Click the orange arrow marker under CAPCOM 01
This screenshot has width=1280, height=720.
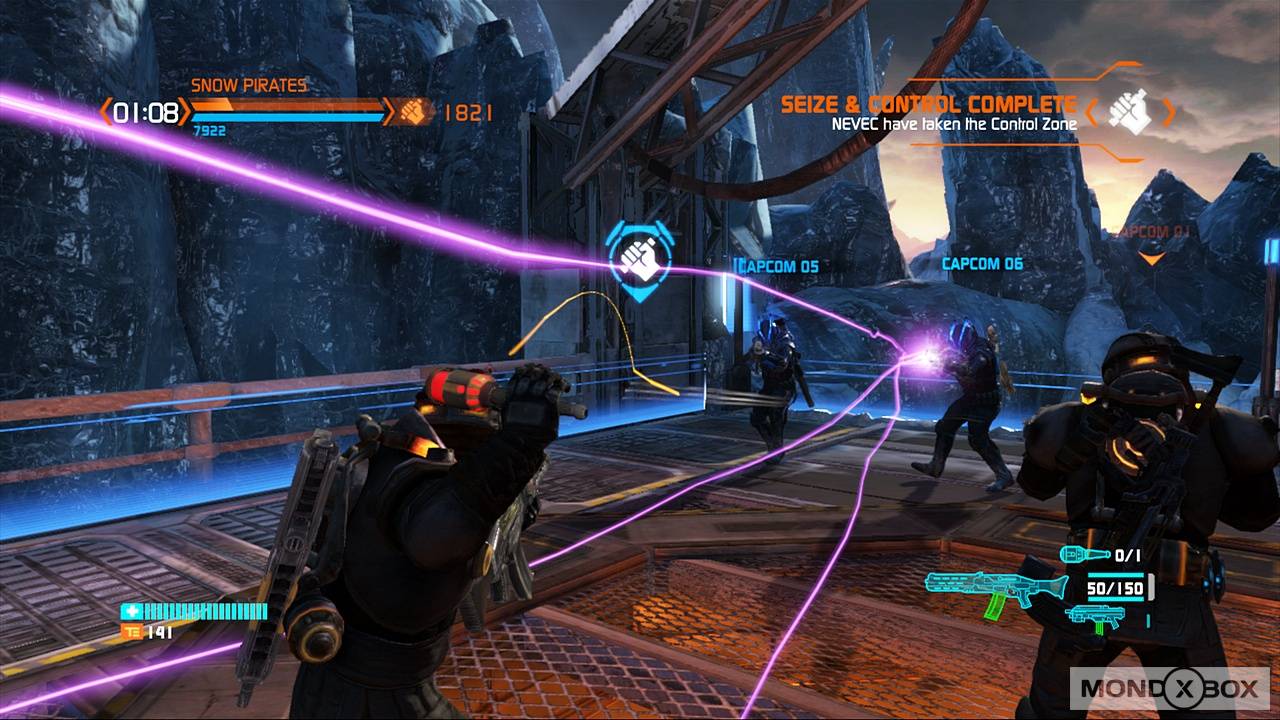(1153, 258)
